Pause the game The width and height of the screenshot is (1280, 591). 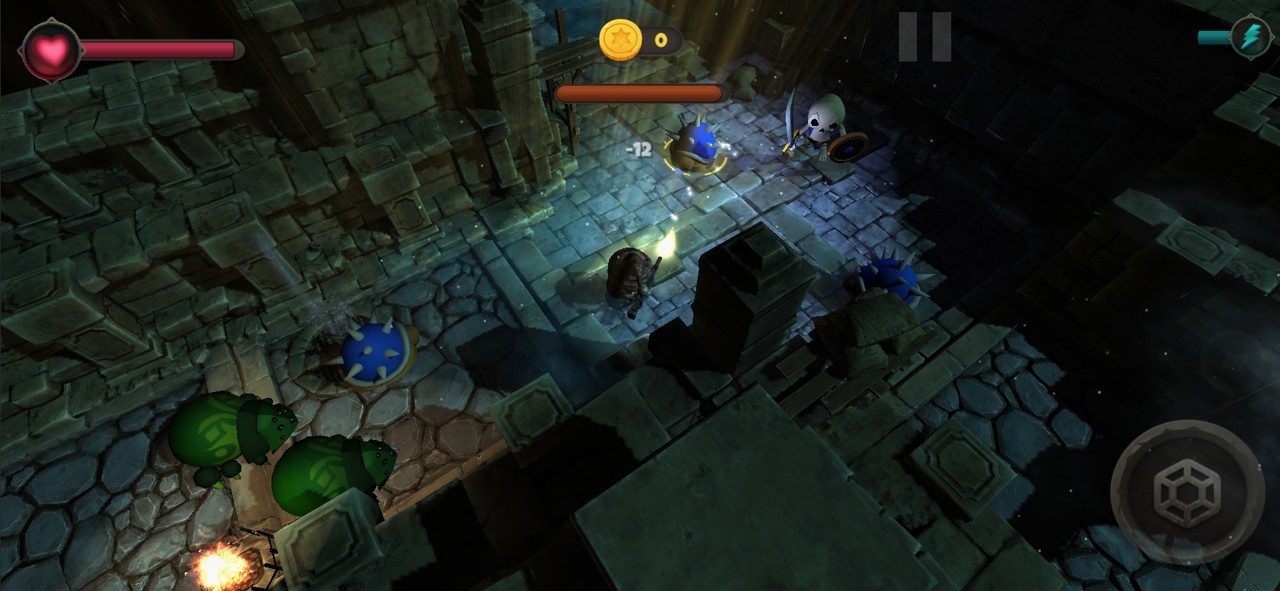pyautogui.click(x=924, y=37)
